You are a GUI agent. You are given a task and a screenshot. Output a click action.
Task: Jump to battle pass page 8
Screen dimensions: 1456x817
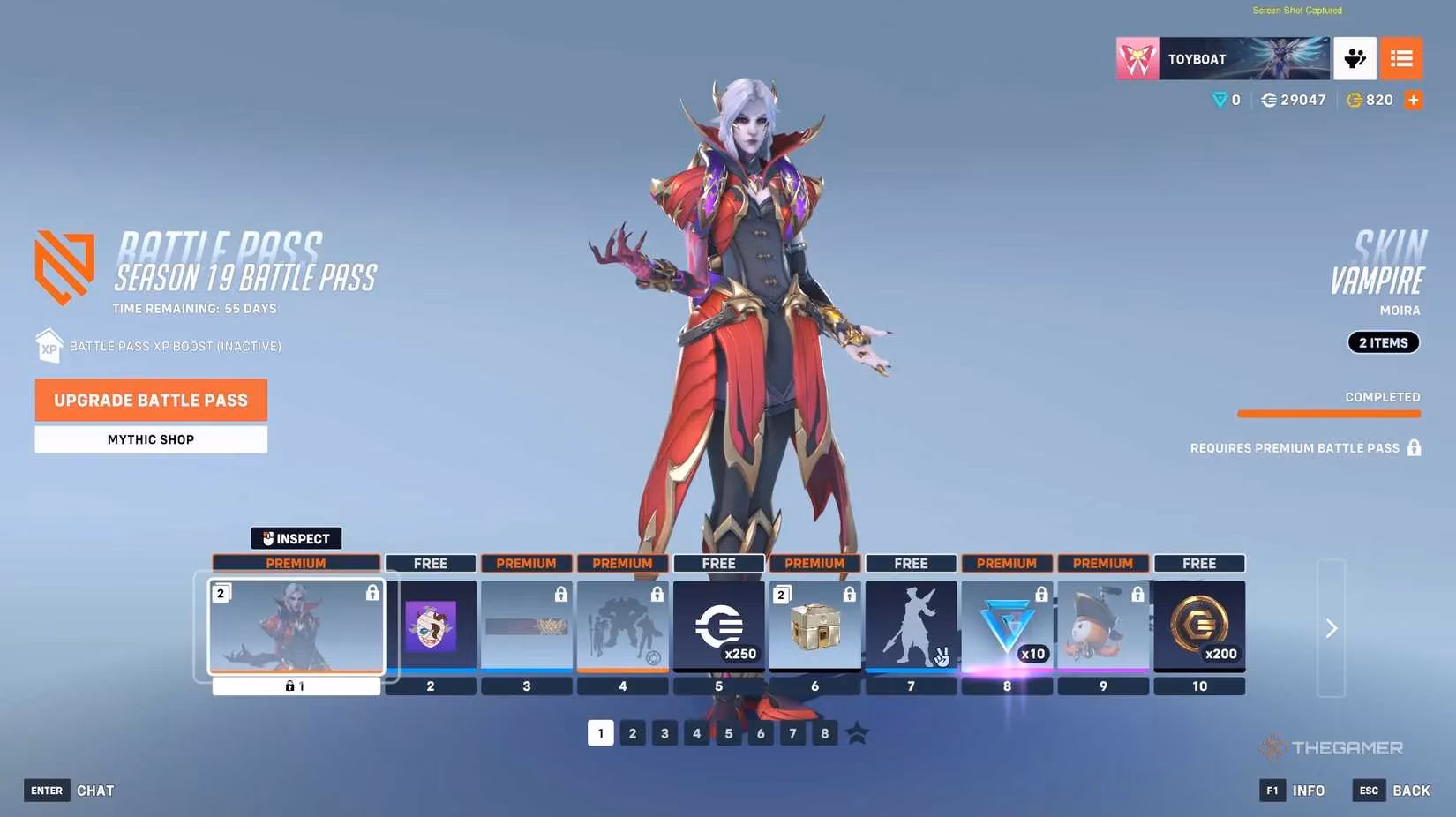tap(824, 732)
